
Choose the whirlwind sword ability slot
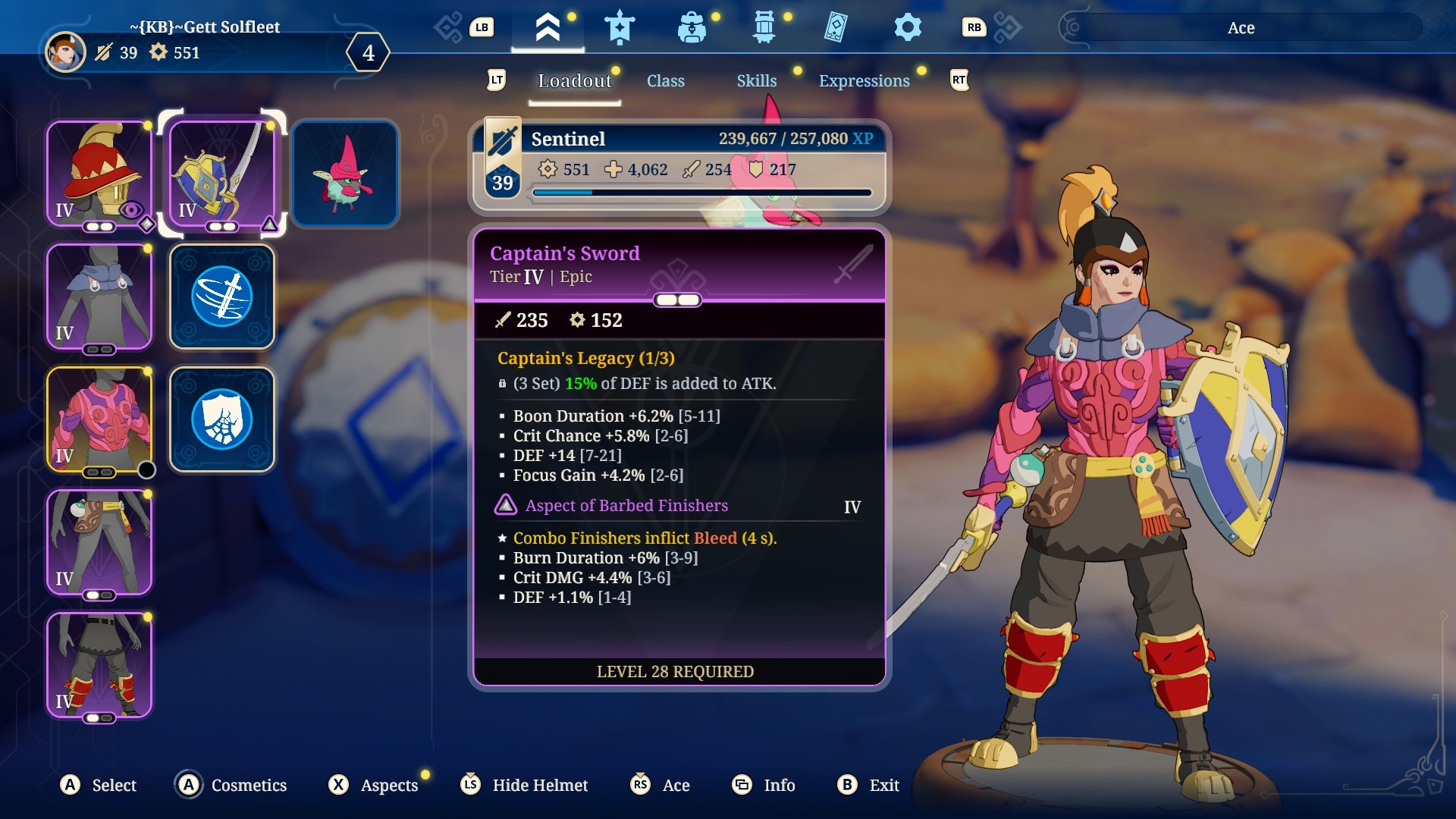click(x=222, y=297)
